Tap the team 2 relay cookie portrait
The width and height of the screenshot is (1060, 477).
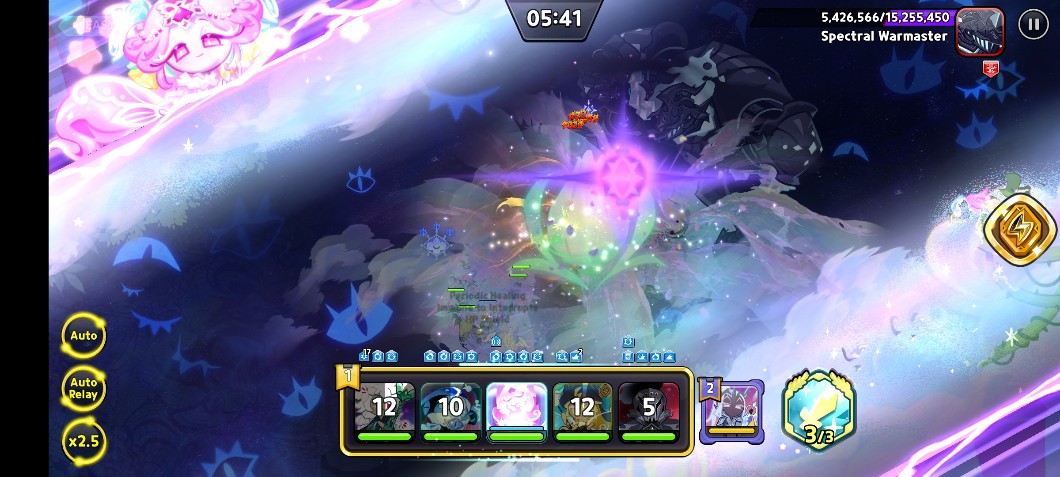click(732, 410)
